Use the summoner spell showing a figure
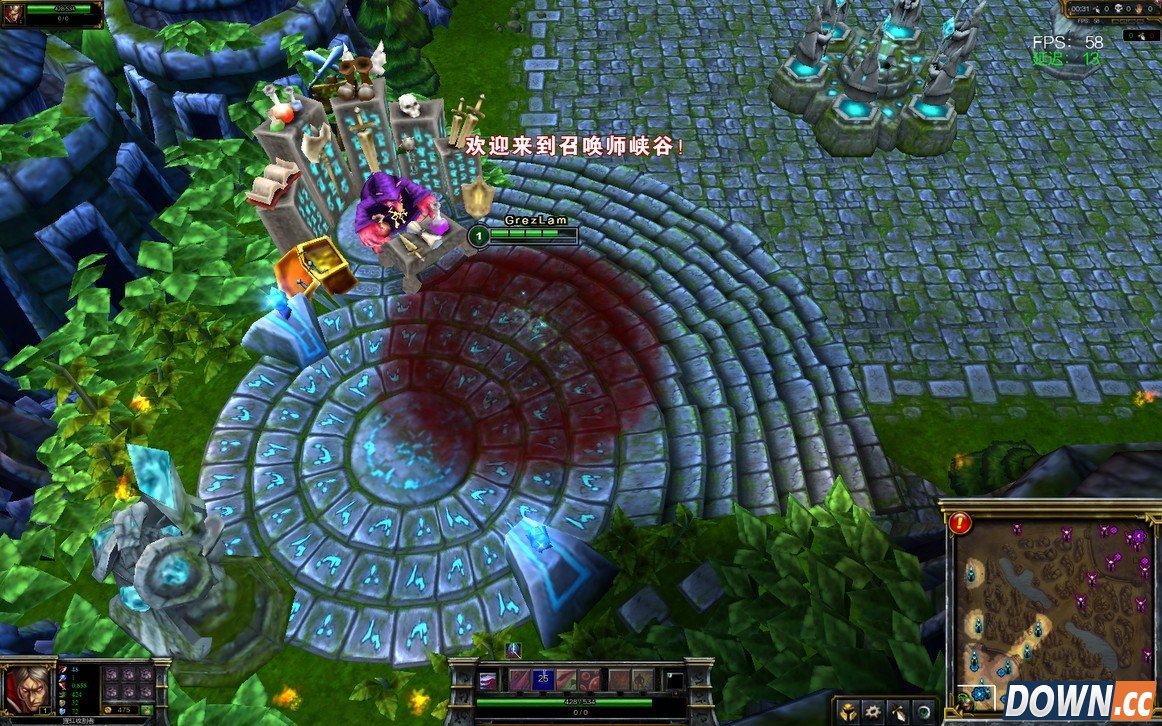The image size is (1162, 726). 643,681
